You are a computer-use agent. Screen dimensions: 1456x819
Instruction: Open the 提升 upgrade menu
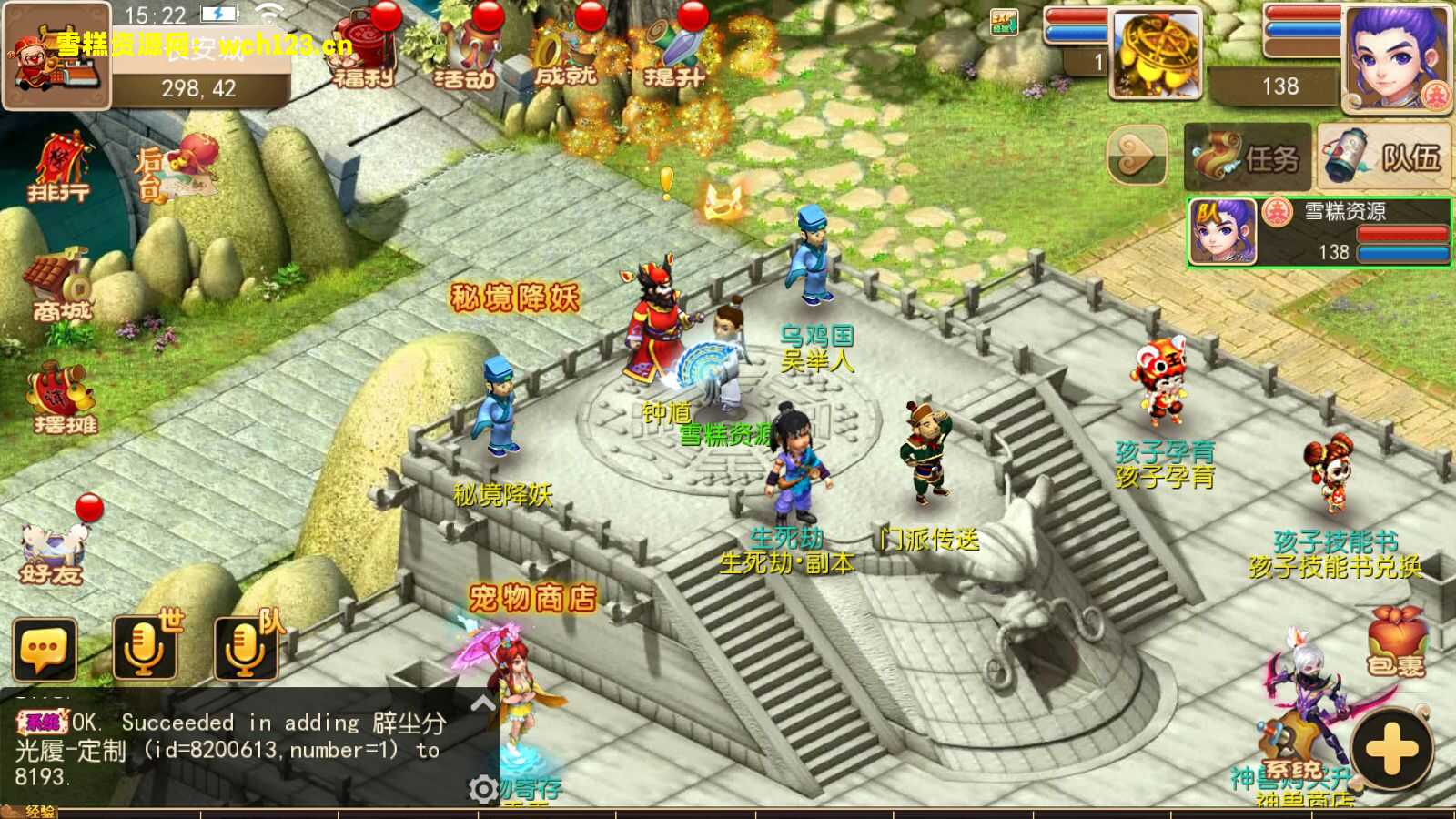tap(674, 53)
